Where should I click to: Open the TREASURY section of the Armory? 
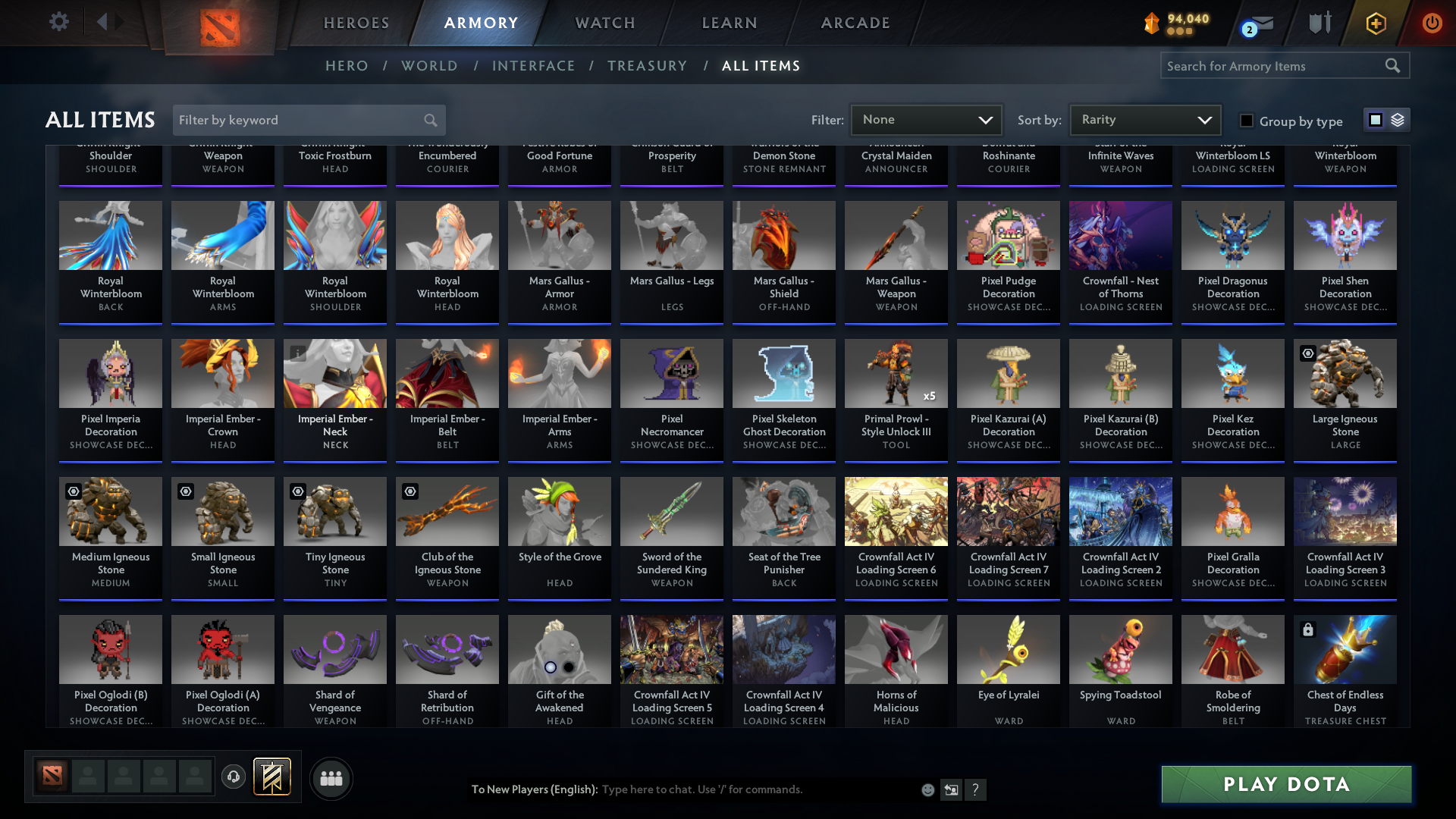[x=647, y=66]
